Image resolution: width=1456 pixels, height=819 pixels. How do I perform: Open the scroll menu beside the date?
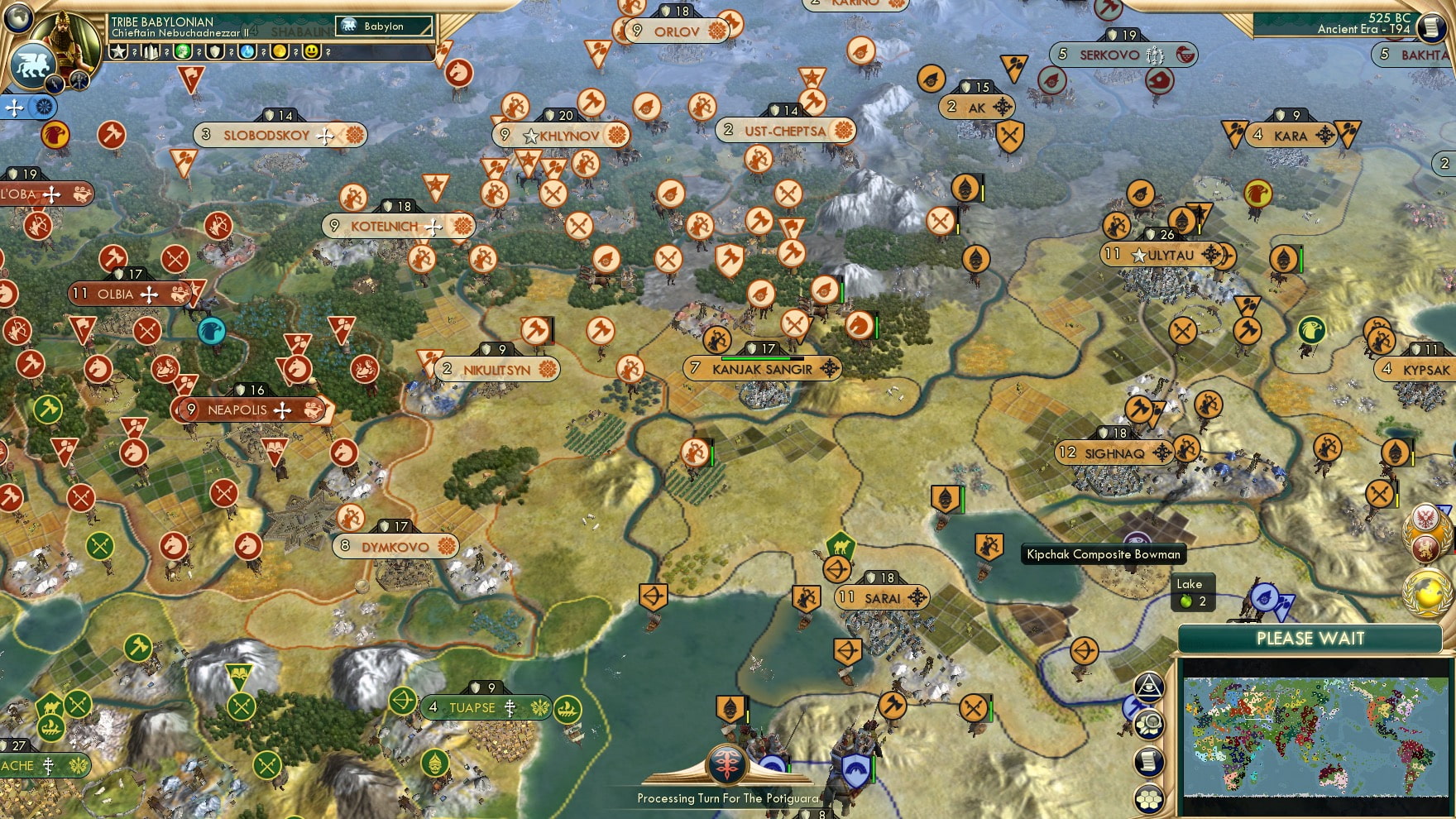[x=1430, y=27]
